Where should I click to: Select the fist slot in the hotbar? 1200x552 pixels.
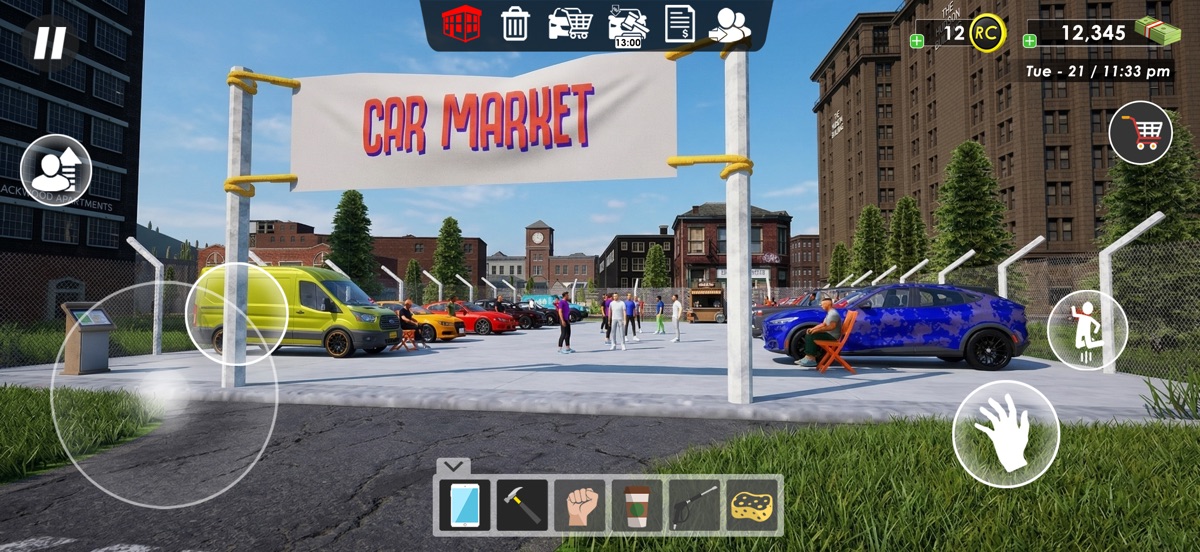point(580,505)
